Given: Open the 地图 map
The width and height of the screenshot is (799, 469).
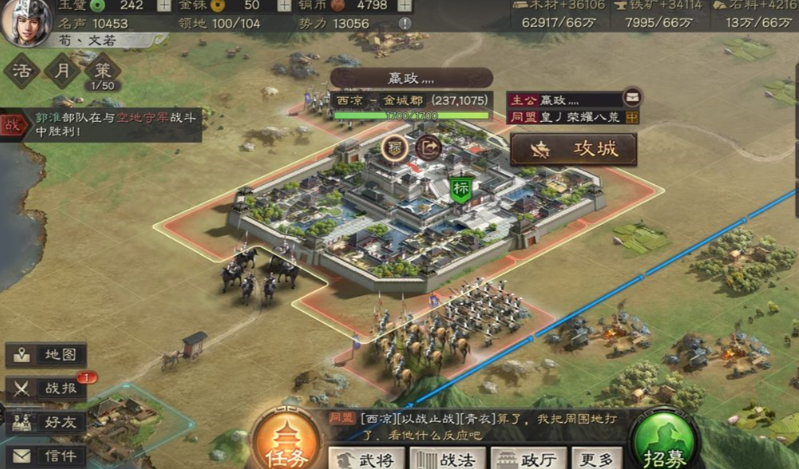Looking at the screenshot, I should 47,355.
